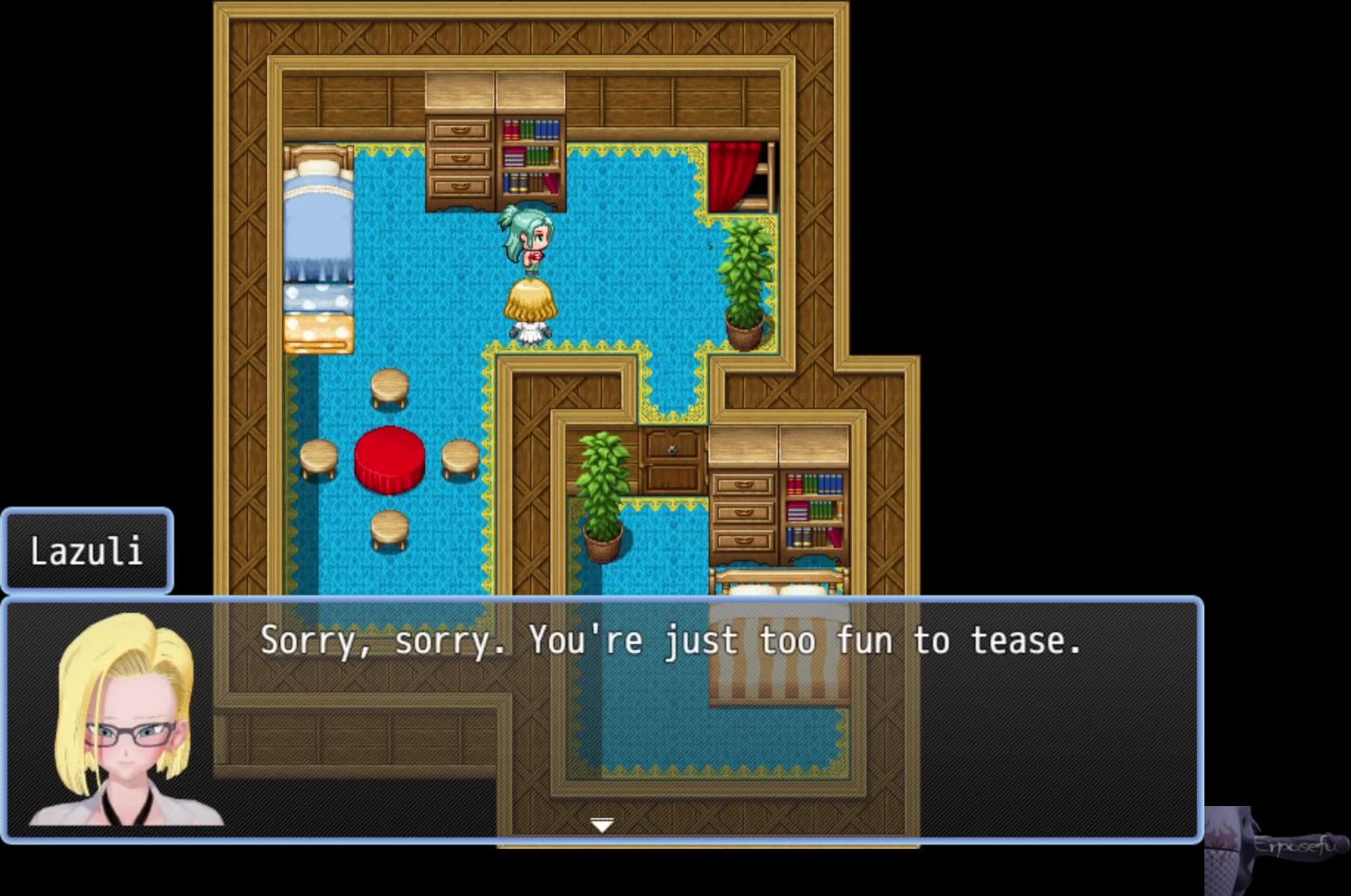Advance dialogue with the white down arrow
1351x896 pixels.
click(x=602, y=825)
